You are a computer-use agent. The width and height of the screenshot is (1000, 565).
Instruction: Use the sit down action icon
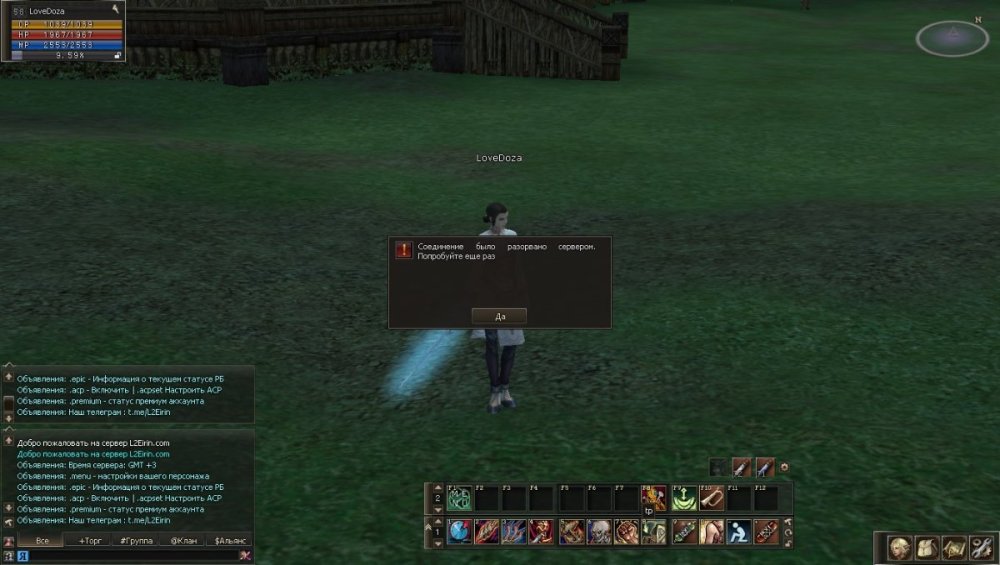click(739, 531)
